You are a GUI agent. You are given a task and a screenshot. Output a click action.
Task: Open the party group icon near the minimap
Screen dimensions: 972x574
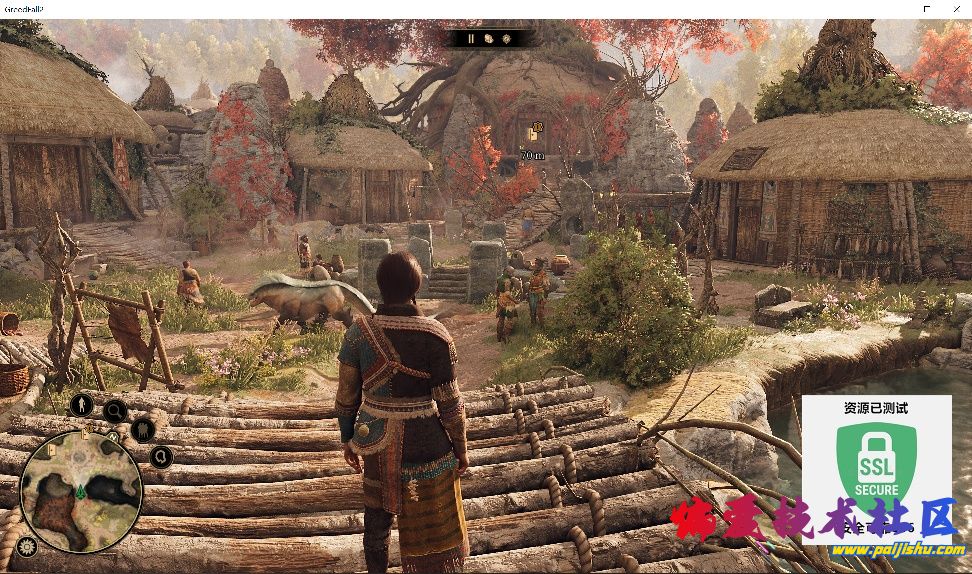(x=143, y=431)
